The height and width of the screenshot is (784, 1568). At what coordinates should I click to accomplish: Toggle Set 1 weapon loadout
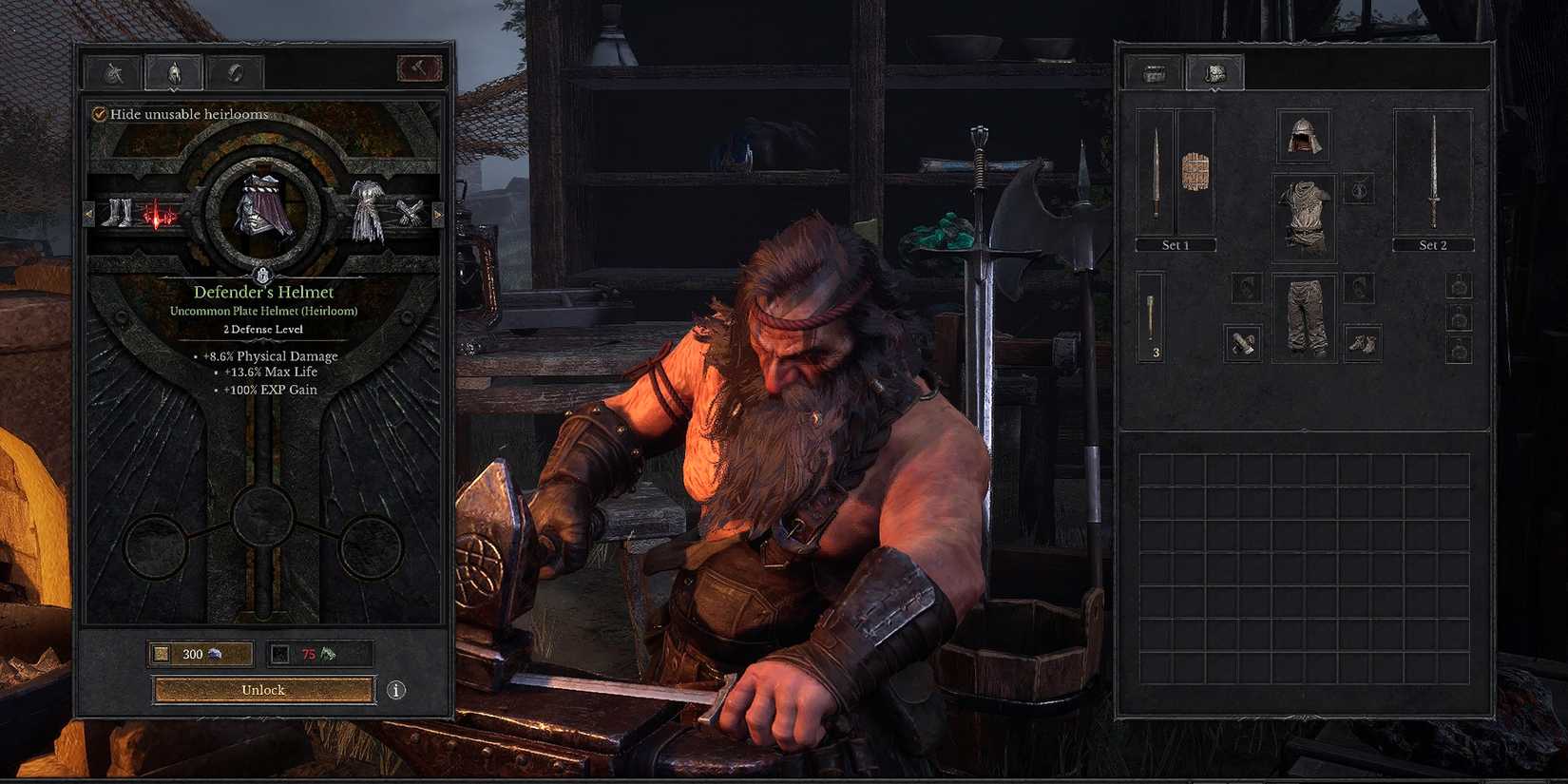pos(1176,244)
